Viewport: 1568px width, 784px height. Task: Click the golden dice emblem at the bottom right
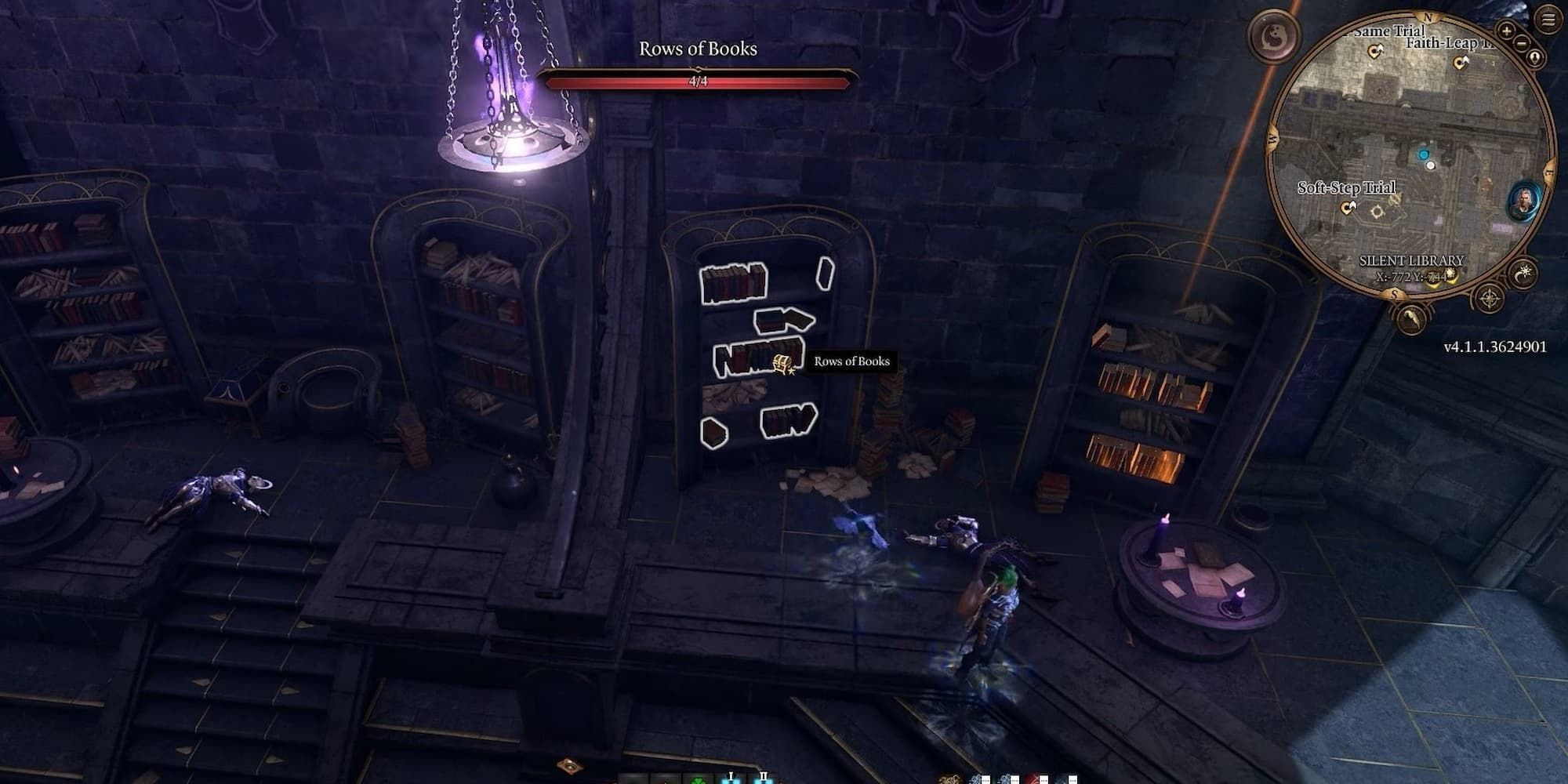pos(950,780)
